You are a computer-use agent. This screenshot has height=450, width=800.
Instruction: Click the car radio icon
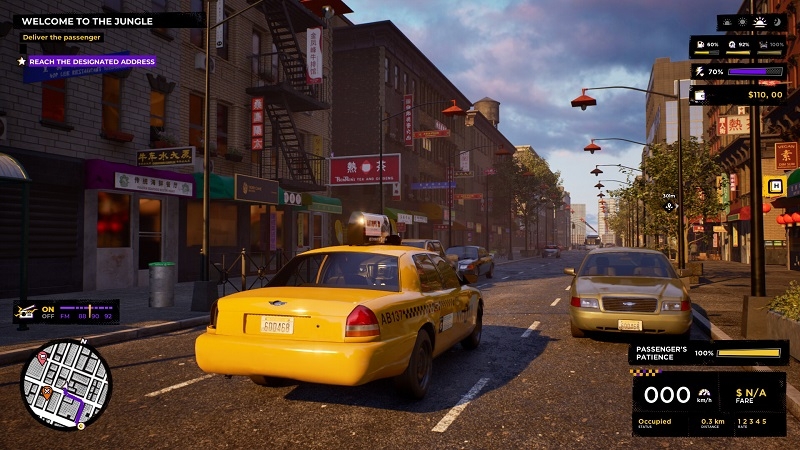coord(25,312)
